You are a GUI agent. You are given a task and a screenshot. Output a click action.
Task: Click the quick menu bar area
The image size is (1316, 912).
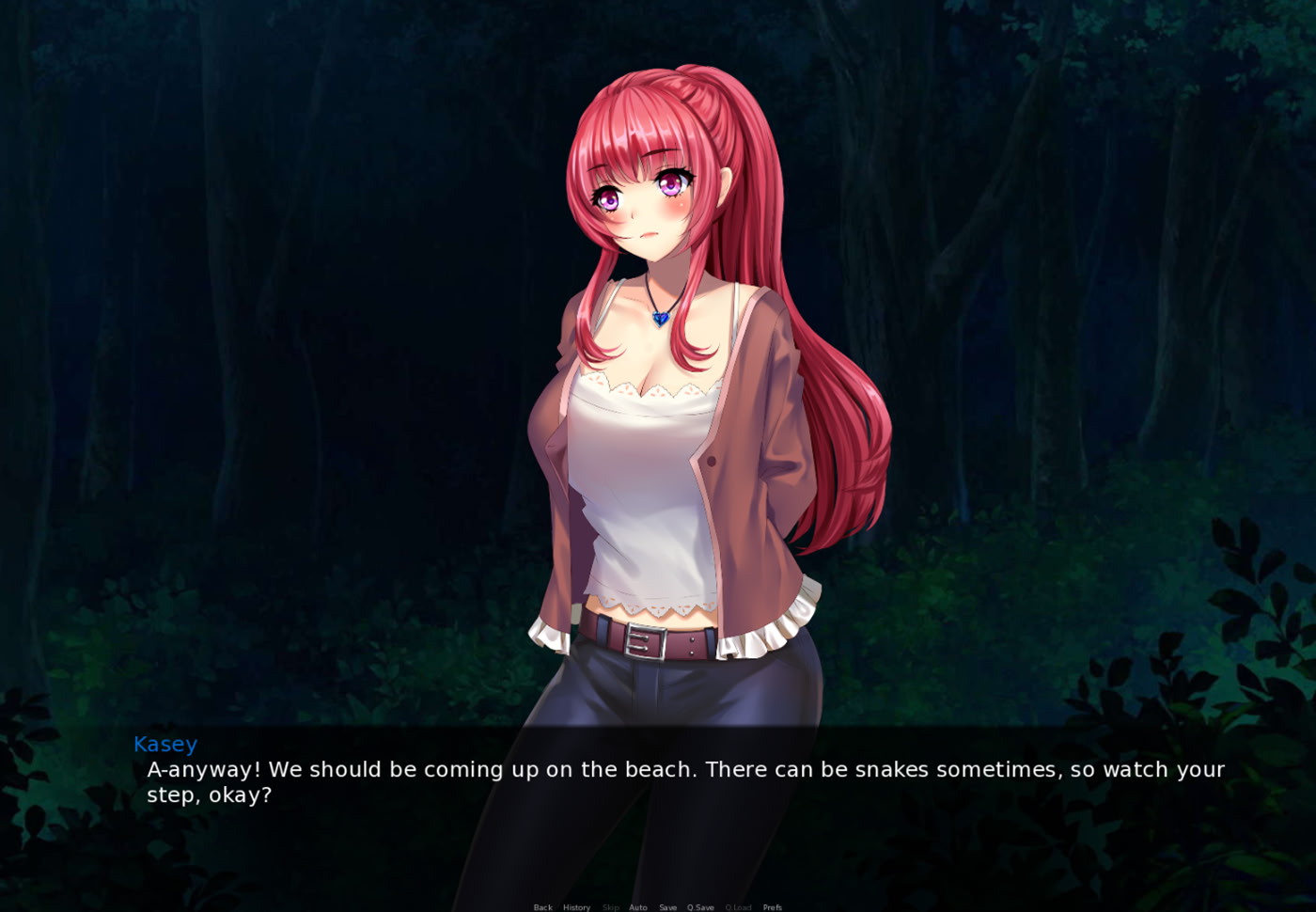click(658, 906)
